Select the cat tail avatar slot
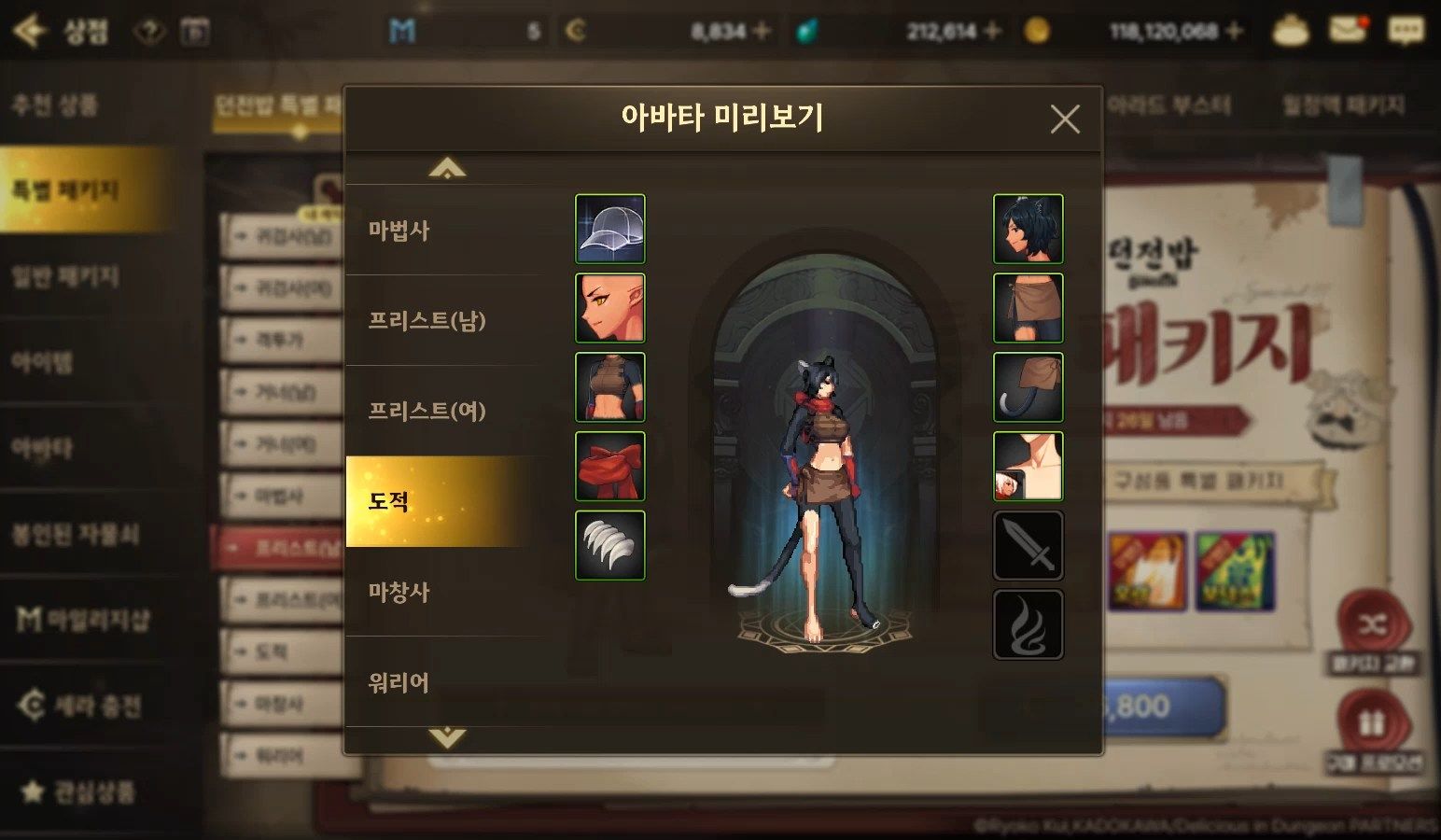The image size is (1441, 840). (x=1028, y=387)
